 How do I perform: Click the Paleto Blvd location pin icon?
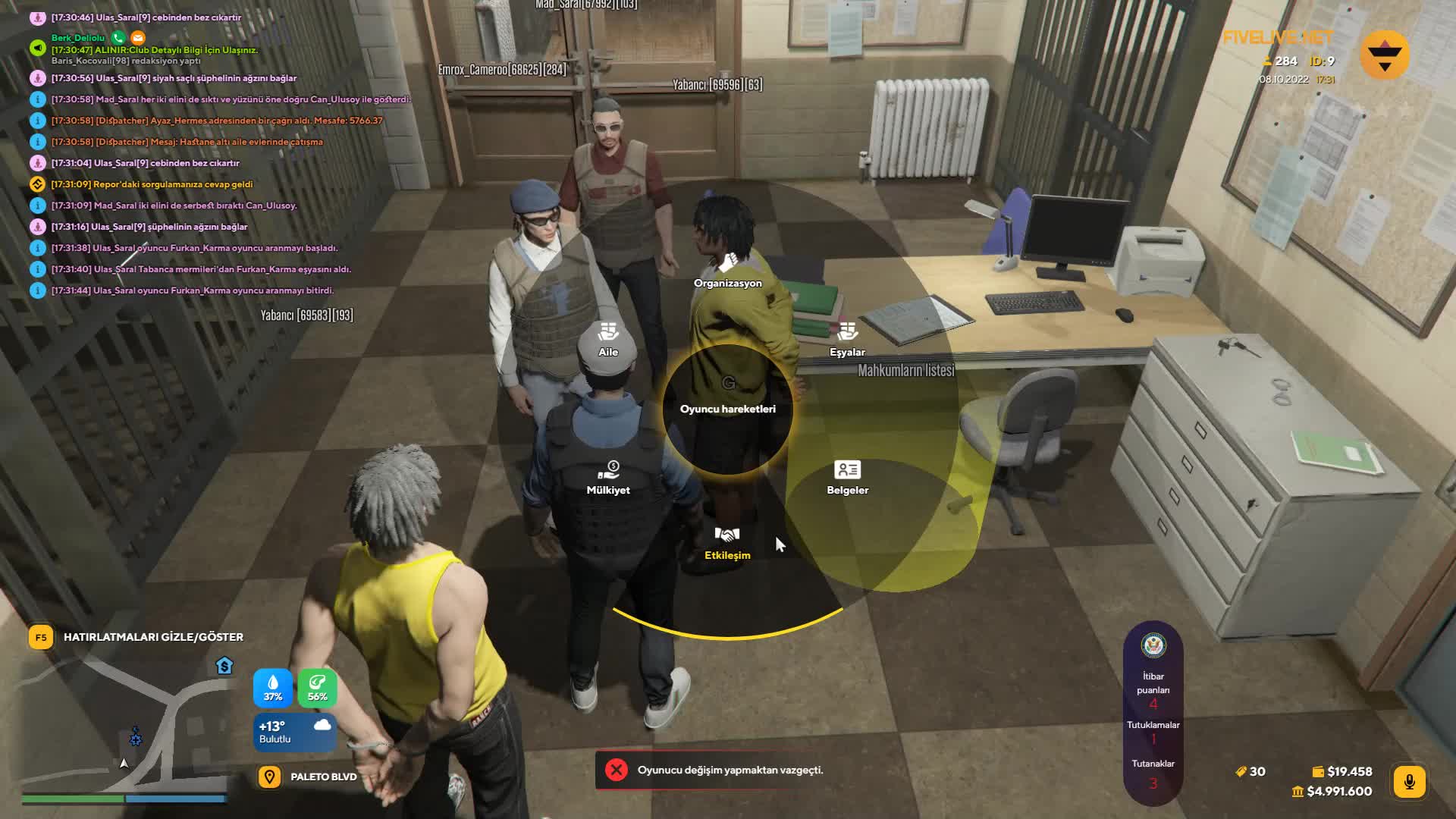click(269, 777)
